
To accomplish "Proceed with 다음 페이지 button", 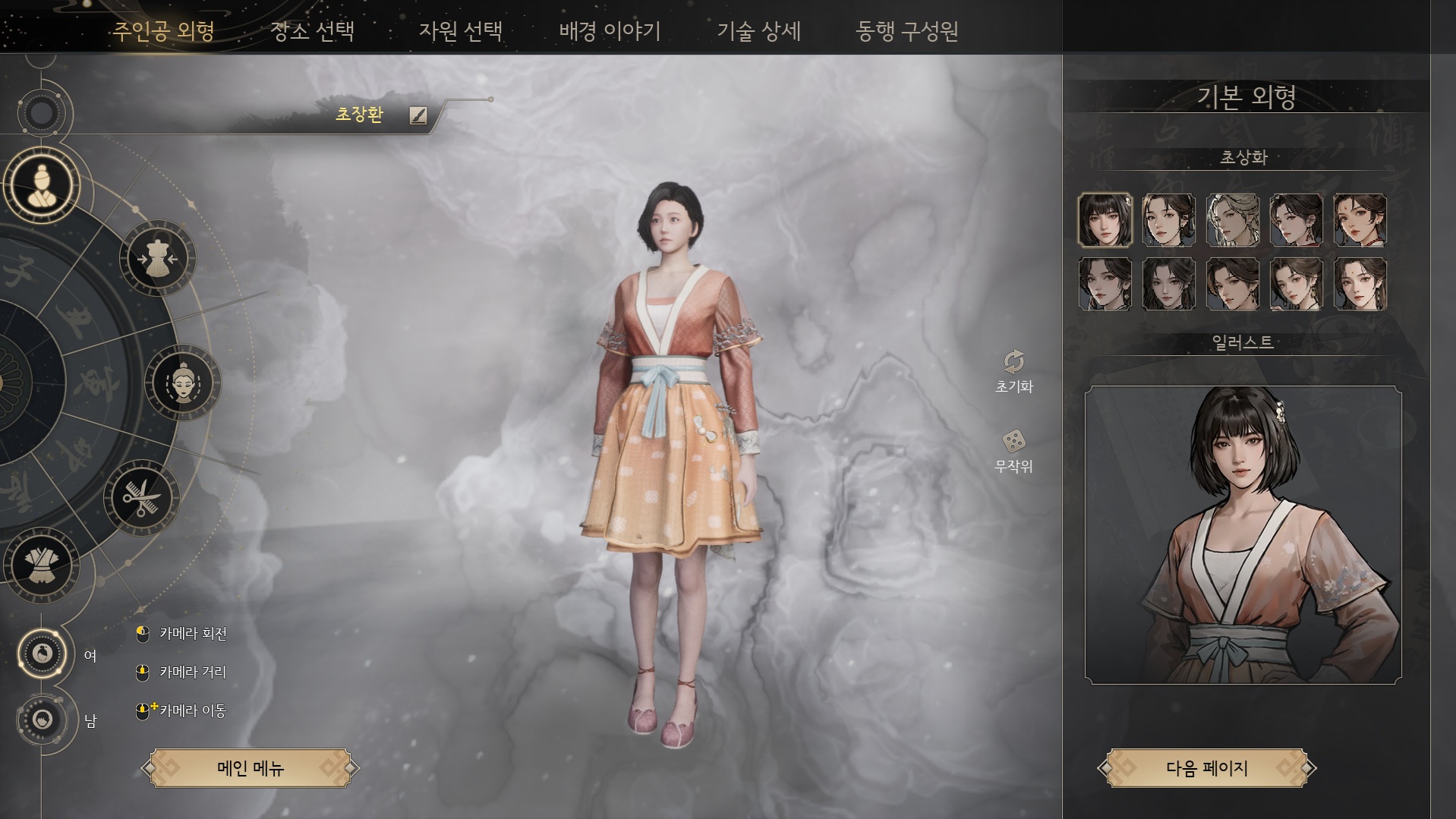I will point(1206,768).
